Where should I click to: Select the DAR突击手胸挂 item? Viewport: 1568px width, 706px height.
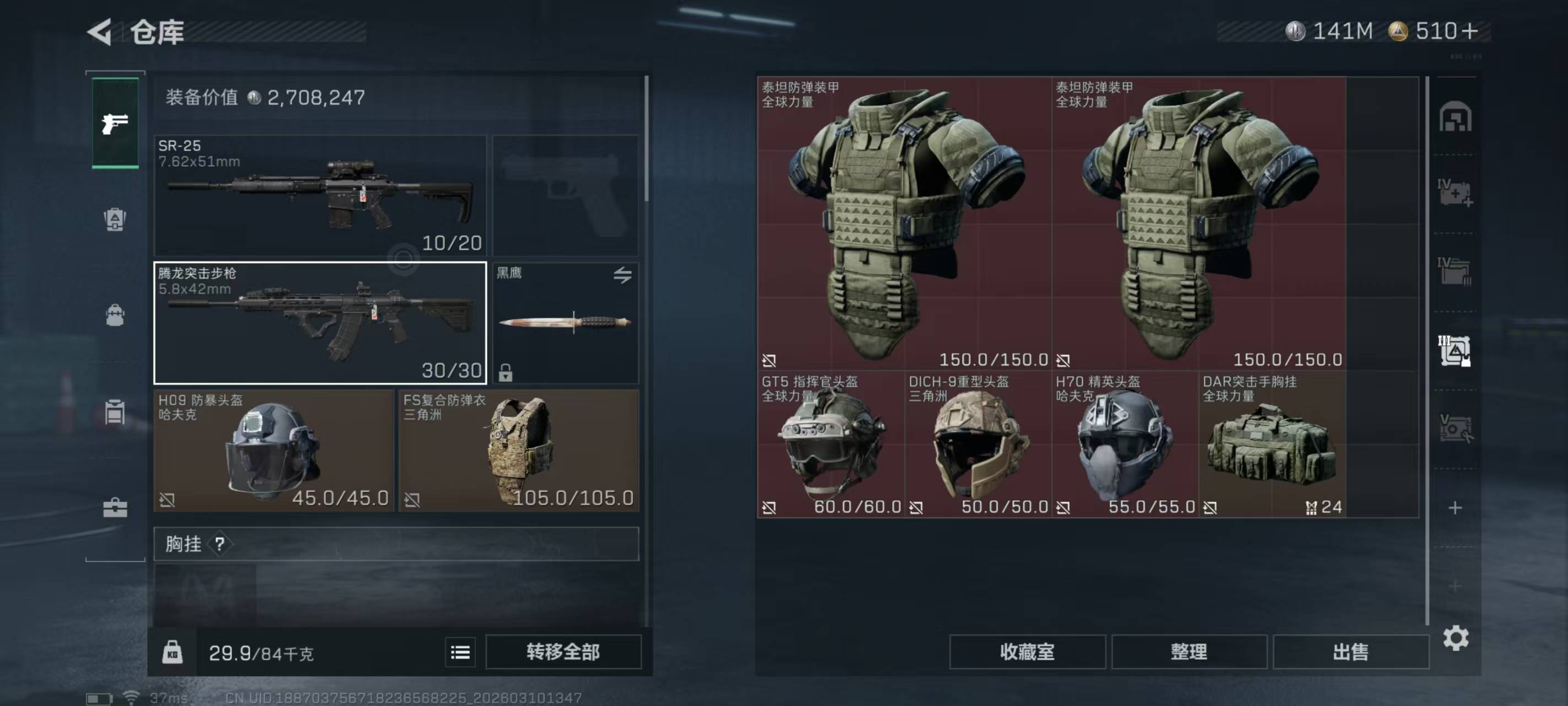(1271, 445)
